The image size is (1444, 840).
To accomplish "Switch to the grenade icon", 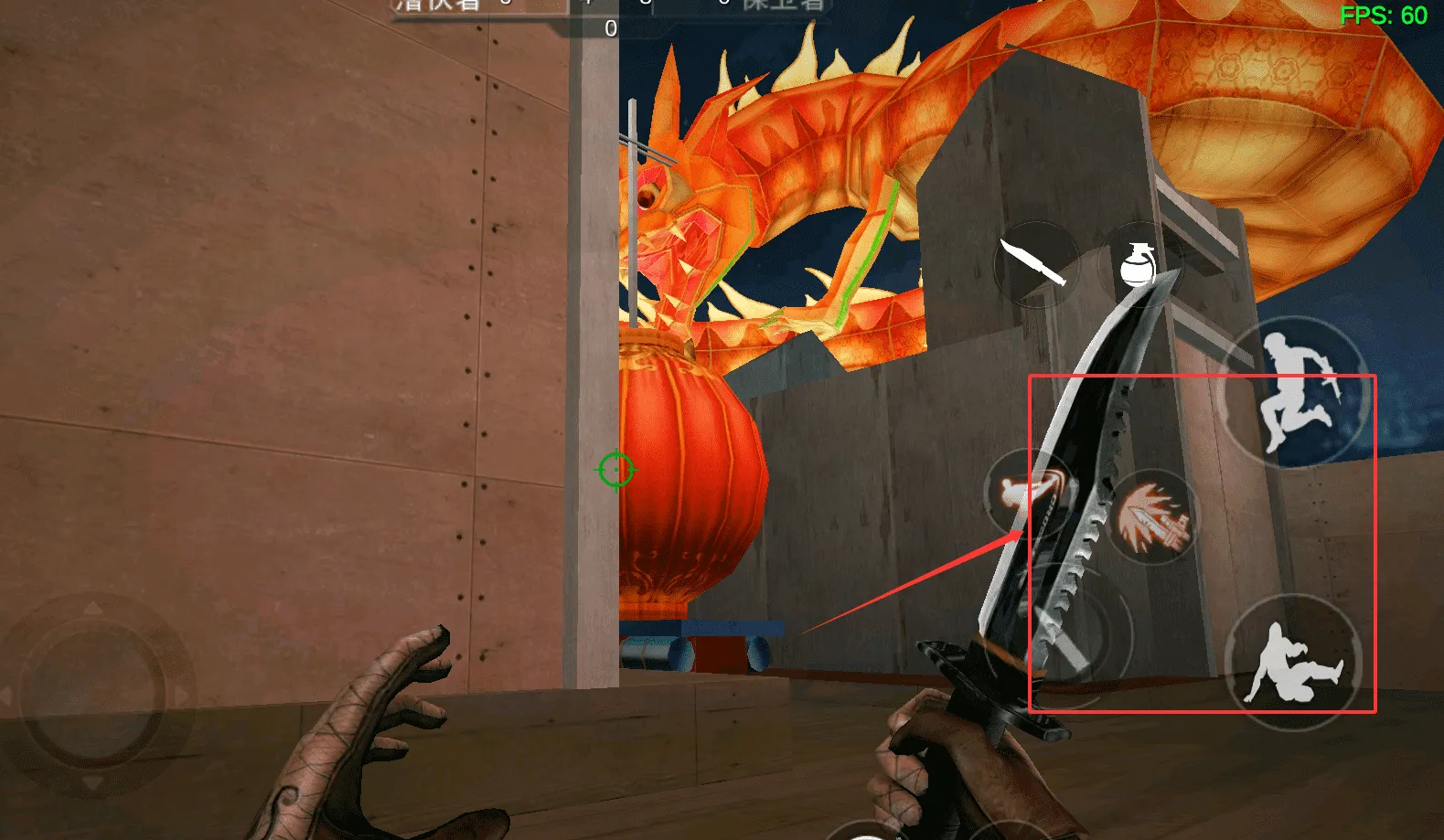I will 1138,266.
